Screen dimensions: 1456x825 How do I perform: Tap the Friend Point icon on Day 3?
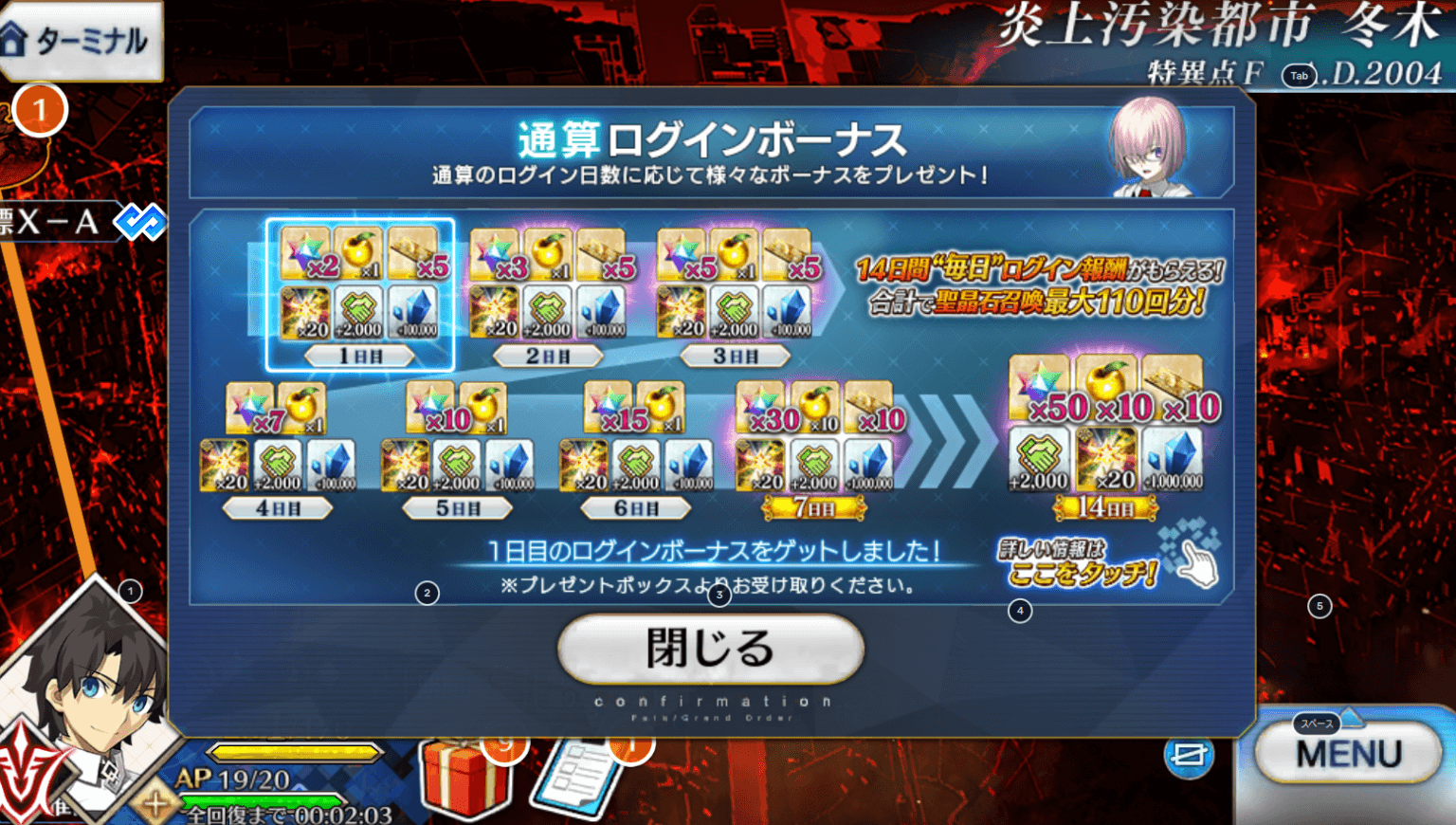pyautogui.click(x=735, y=311)
